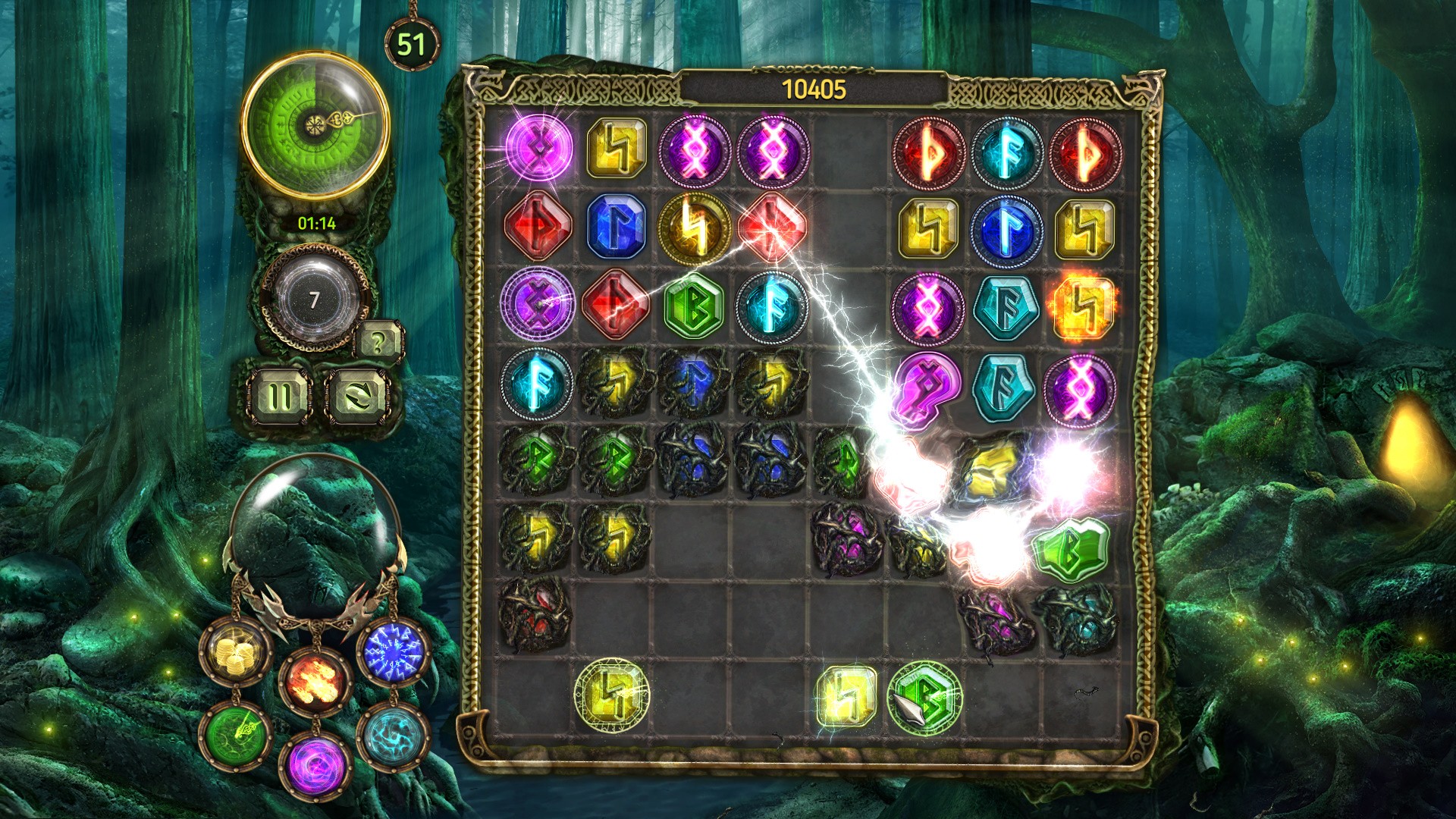Screen dimensions: 1456x819
Task: Activate the blue rune circle amulet
Action: tap(393, 652)
